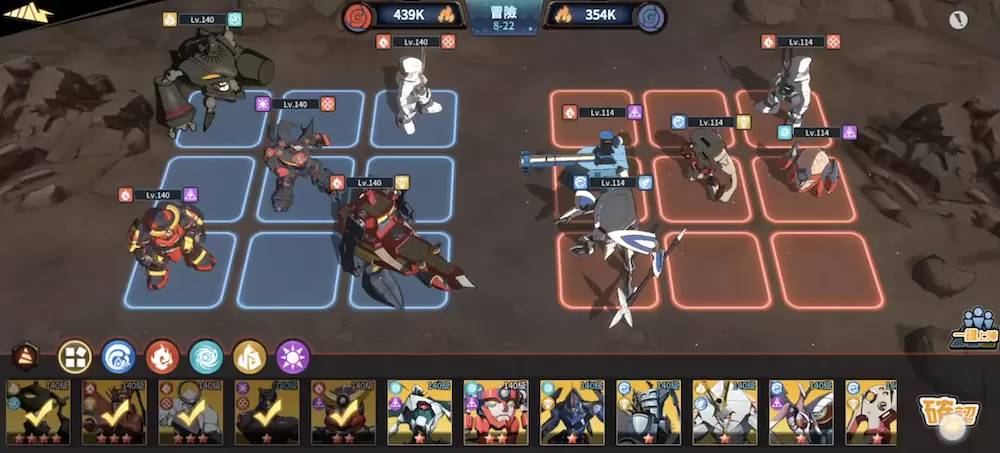Screen dimensions: 1000x453
Task: Tap the one-click auto deploy button
Action: click(971, 326)
